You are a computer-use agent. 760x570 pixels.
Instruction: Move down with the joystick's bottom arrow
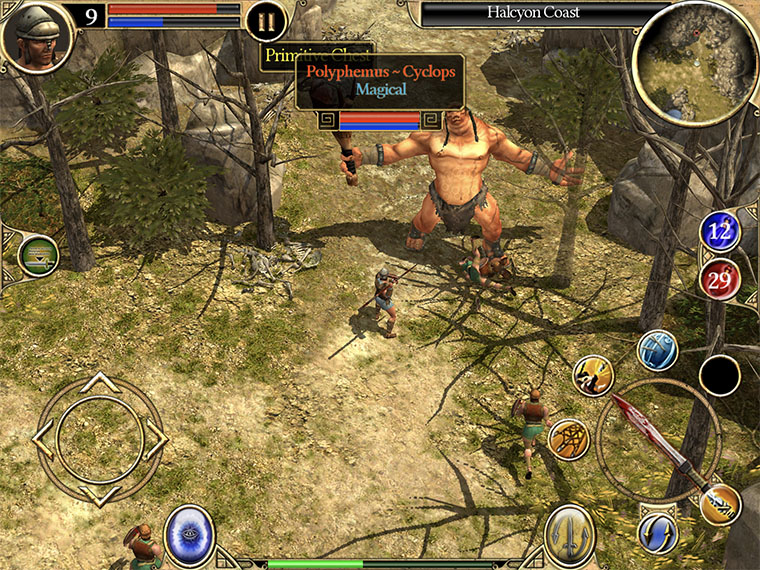pyautogui.click(x=100, y=494)
